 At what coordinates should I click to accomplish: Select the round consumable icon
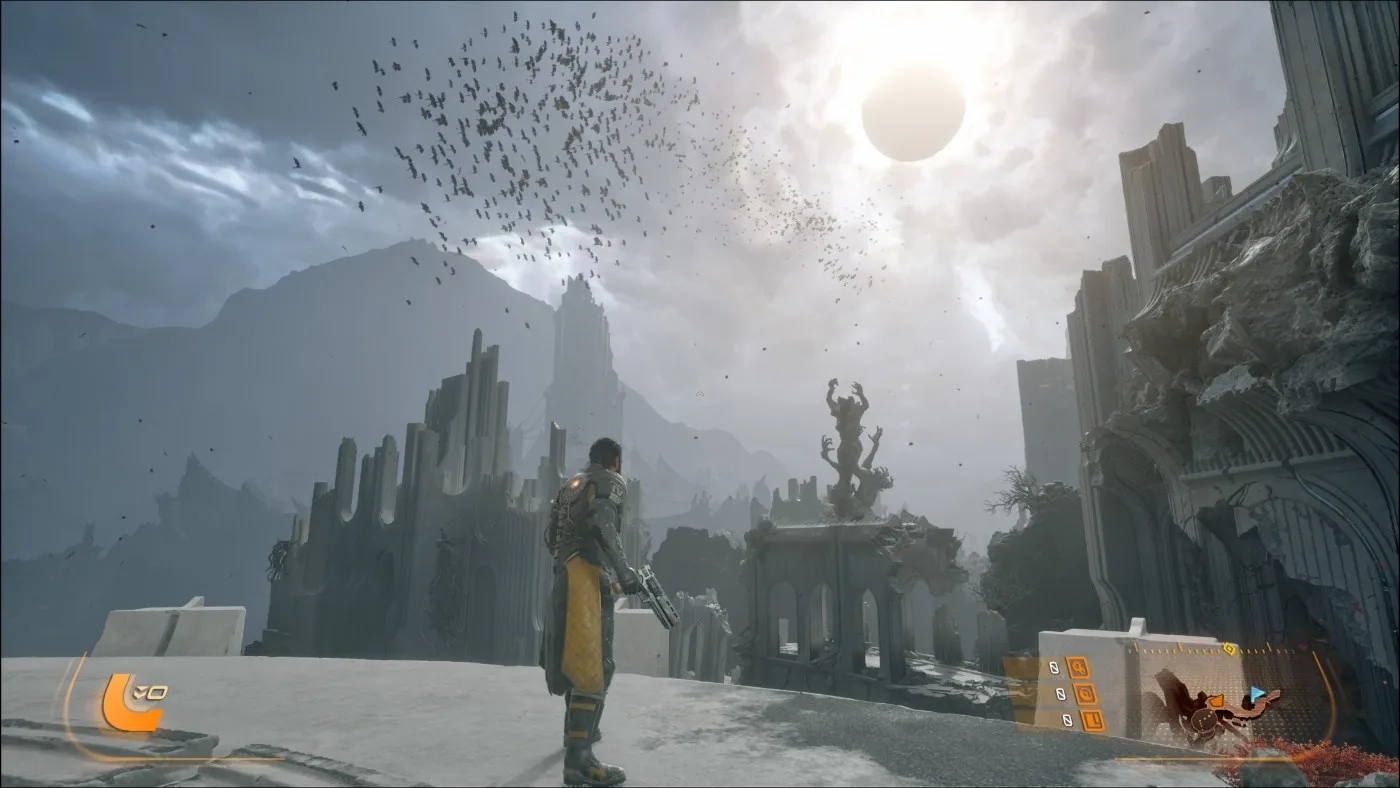[1085, 694]
